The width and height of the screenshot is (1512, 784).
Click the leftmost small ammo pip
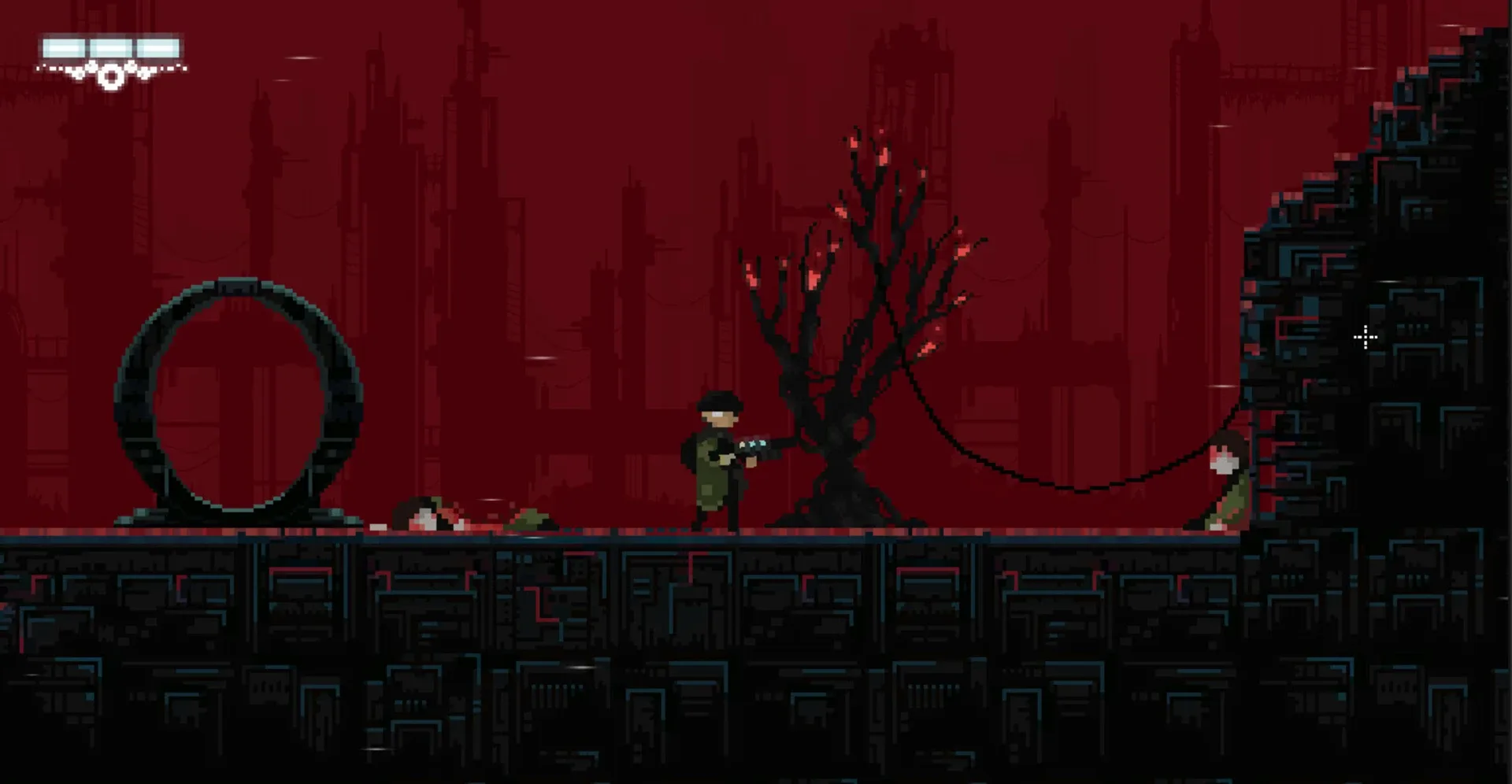[x=38, y=69]
